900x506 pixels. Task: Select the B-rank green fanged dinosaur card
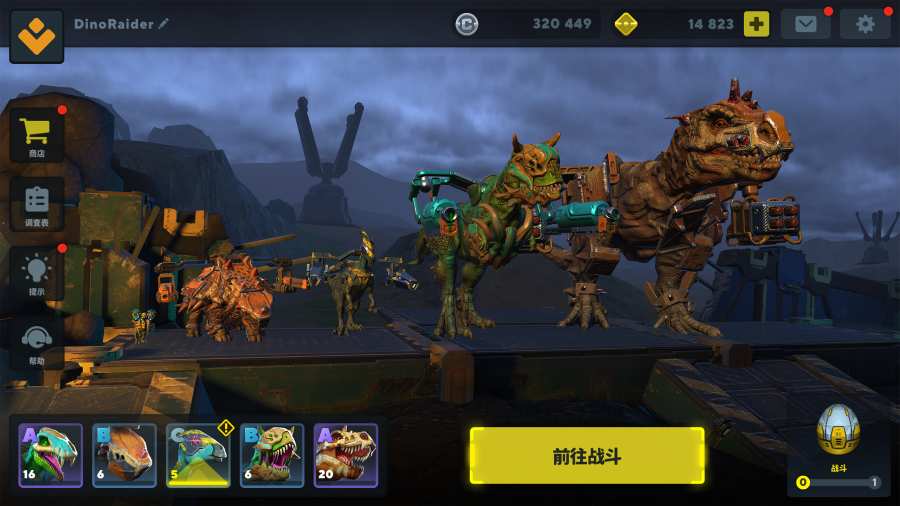pos(272,455)
